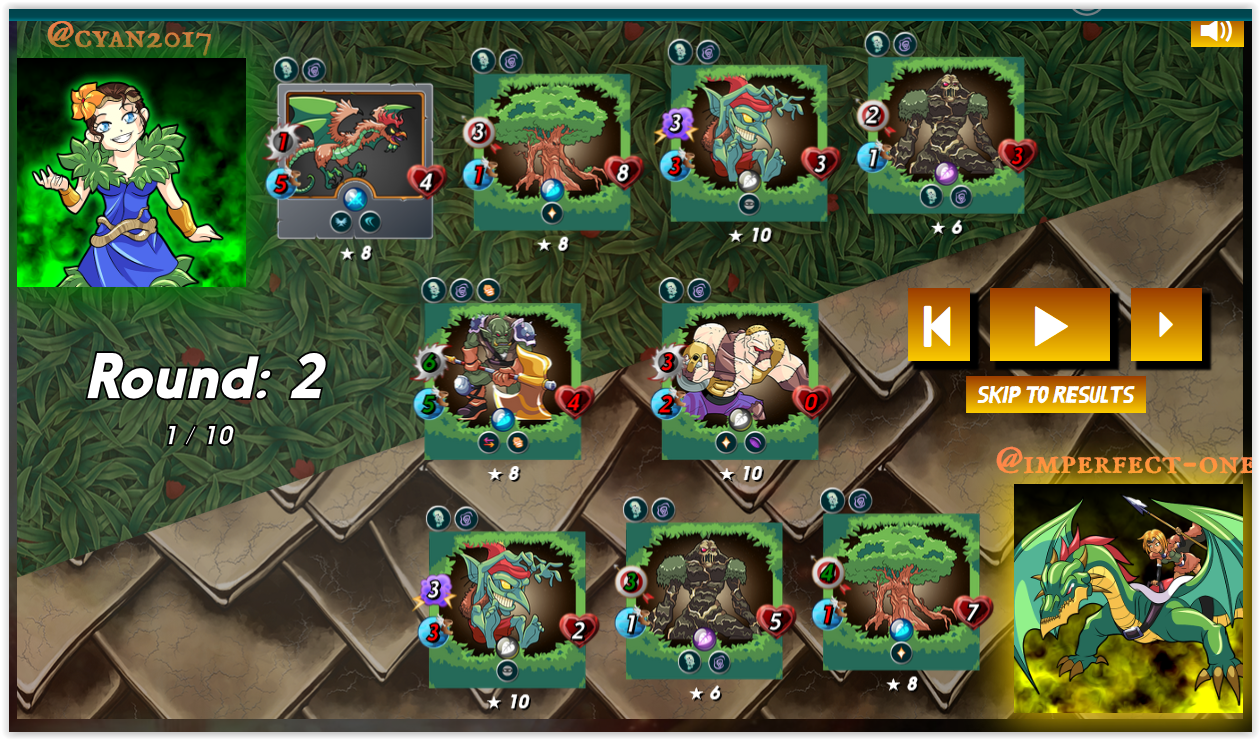
Task: Rewind battle to the beginning
Action: [x=938, y=325]
